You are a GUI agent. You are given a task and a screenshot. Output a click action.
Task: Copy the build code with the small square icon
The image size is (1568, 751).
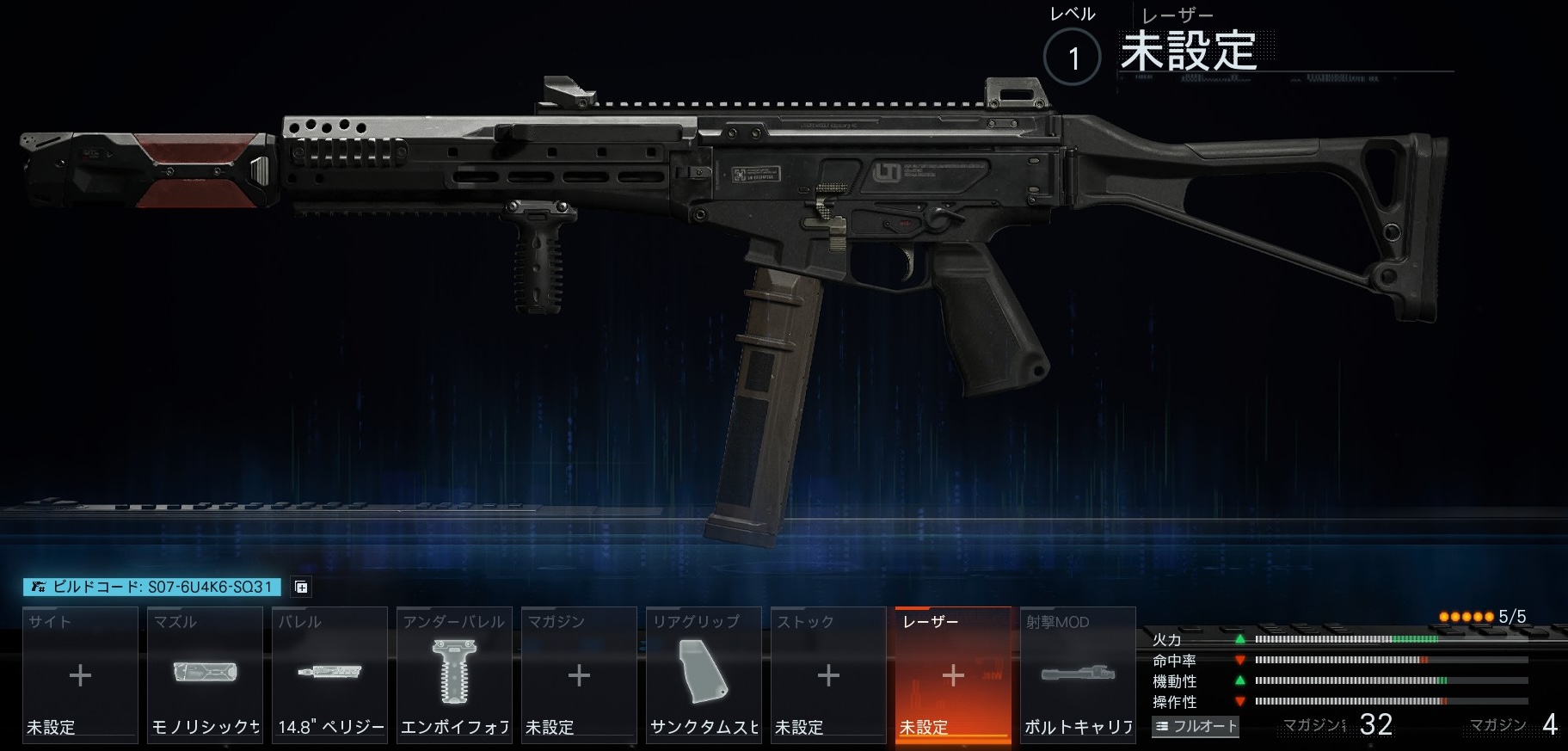(301, 587)
